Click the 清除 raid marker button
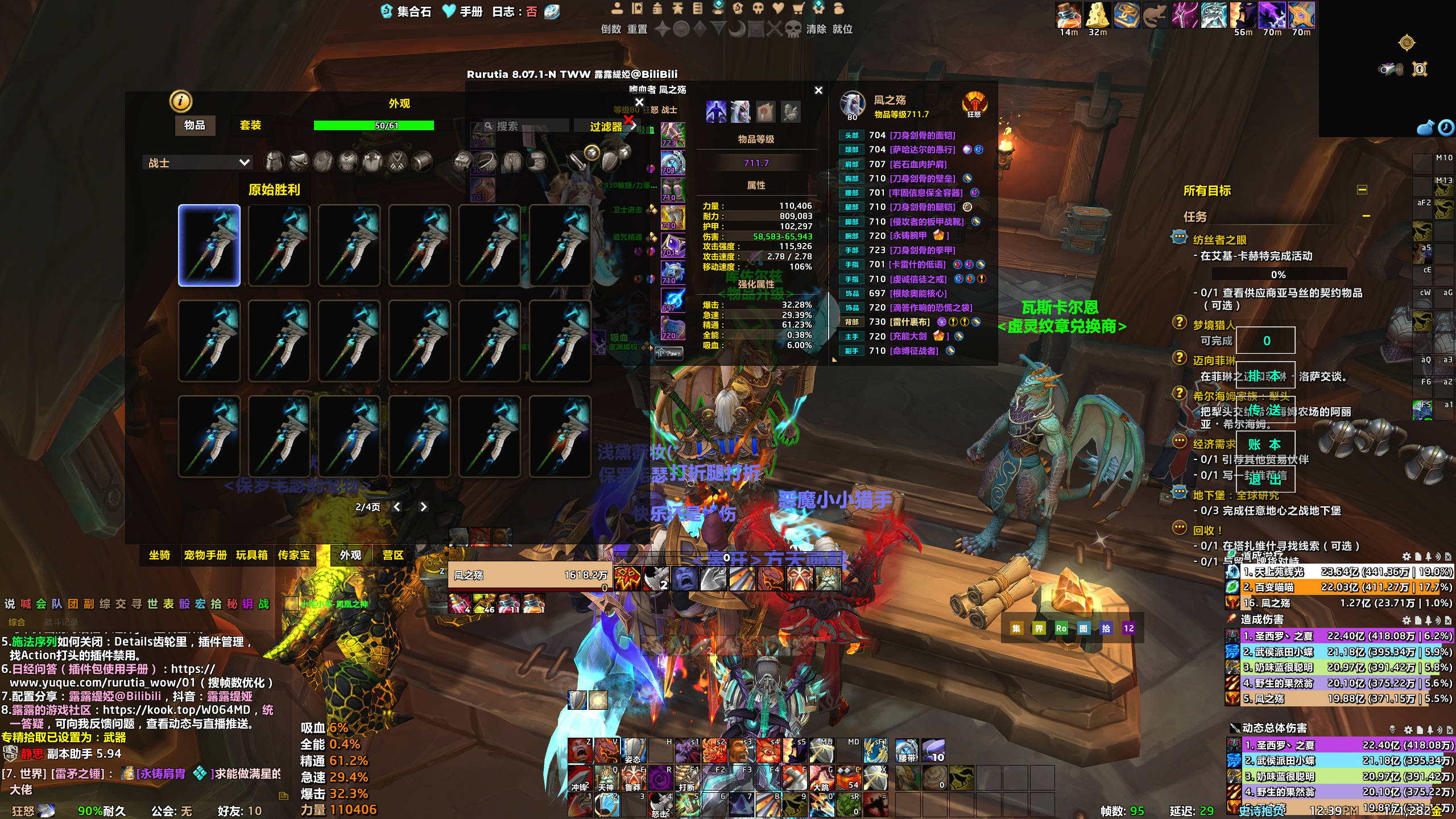This screenshot has width=1456, height=819. [816, 29]
